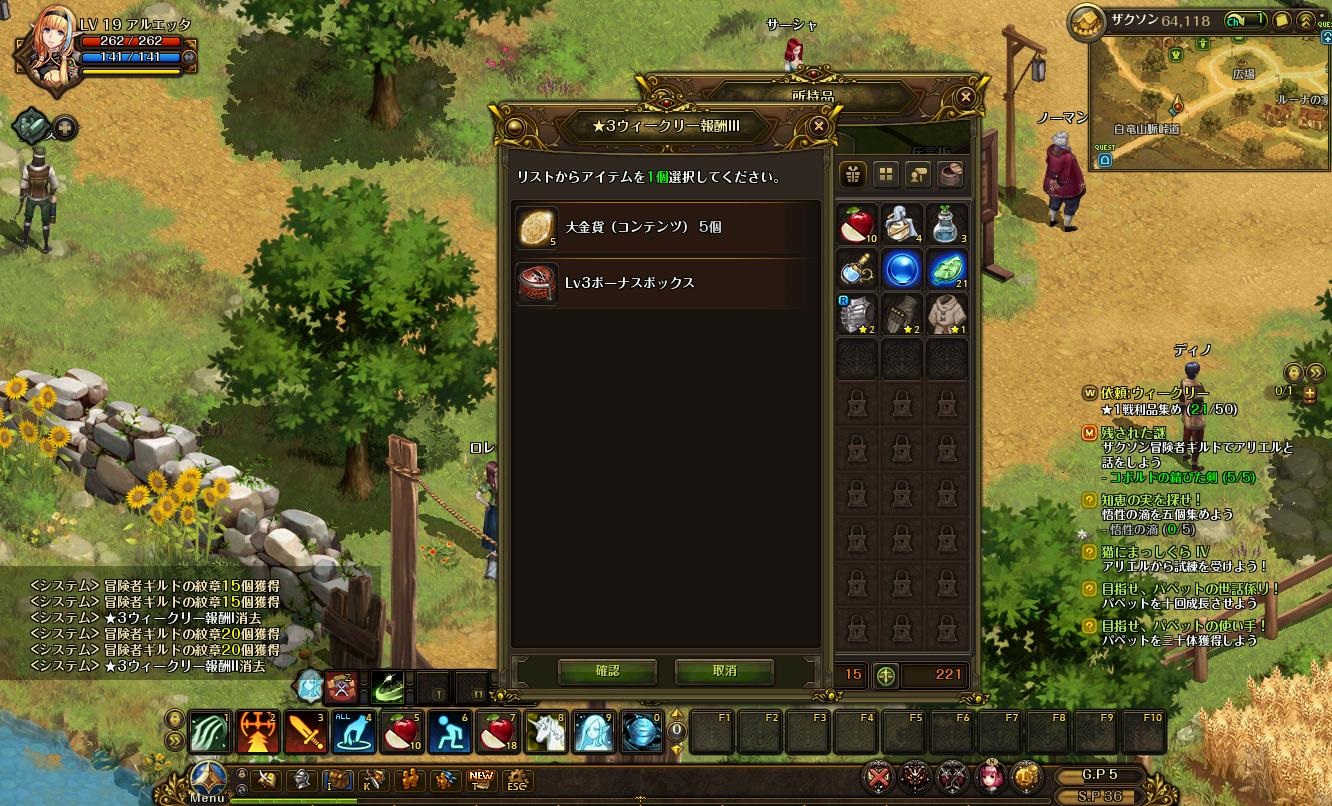The width and height of the screenshot is (1332, 806).
Task: Select the blue orb inventory item
Action: pyautogui.click(x=902, y=269)
